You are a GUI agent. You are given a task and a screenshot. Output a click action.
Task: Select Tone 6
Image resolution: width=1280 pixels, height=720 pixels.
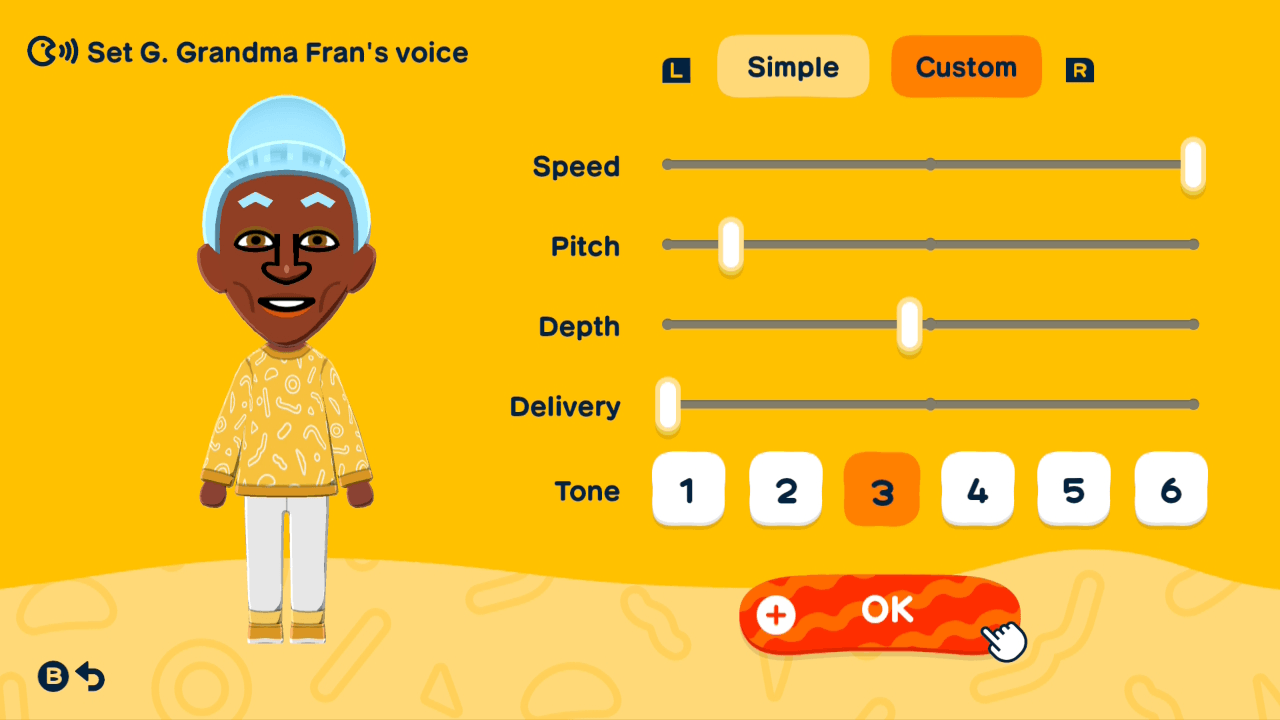tap(1170, 489)
